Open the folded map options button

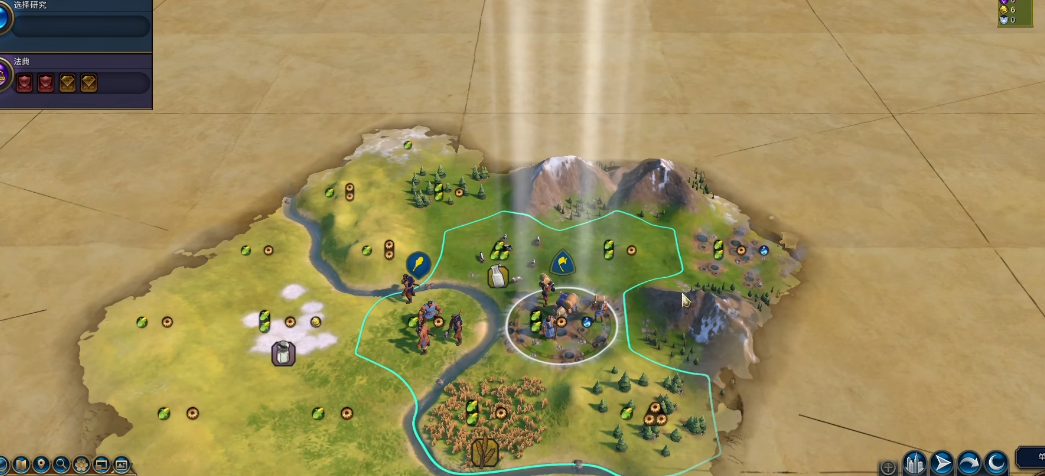[21, 465]
